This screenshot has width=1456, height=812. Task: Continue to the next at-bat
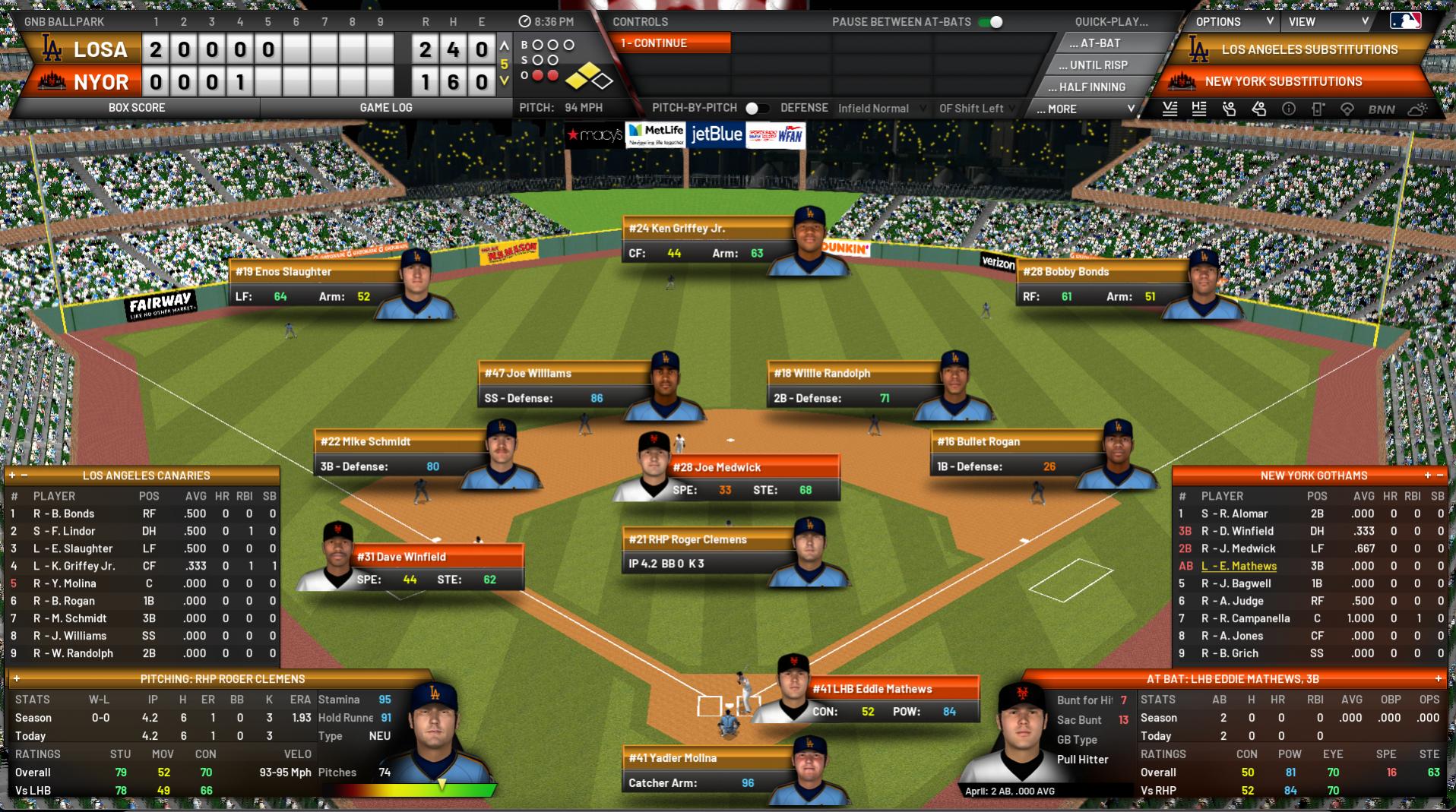point(670,43)
